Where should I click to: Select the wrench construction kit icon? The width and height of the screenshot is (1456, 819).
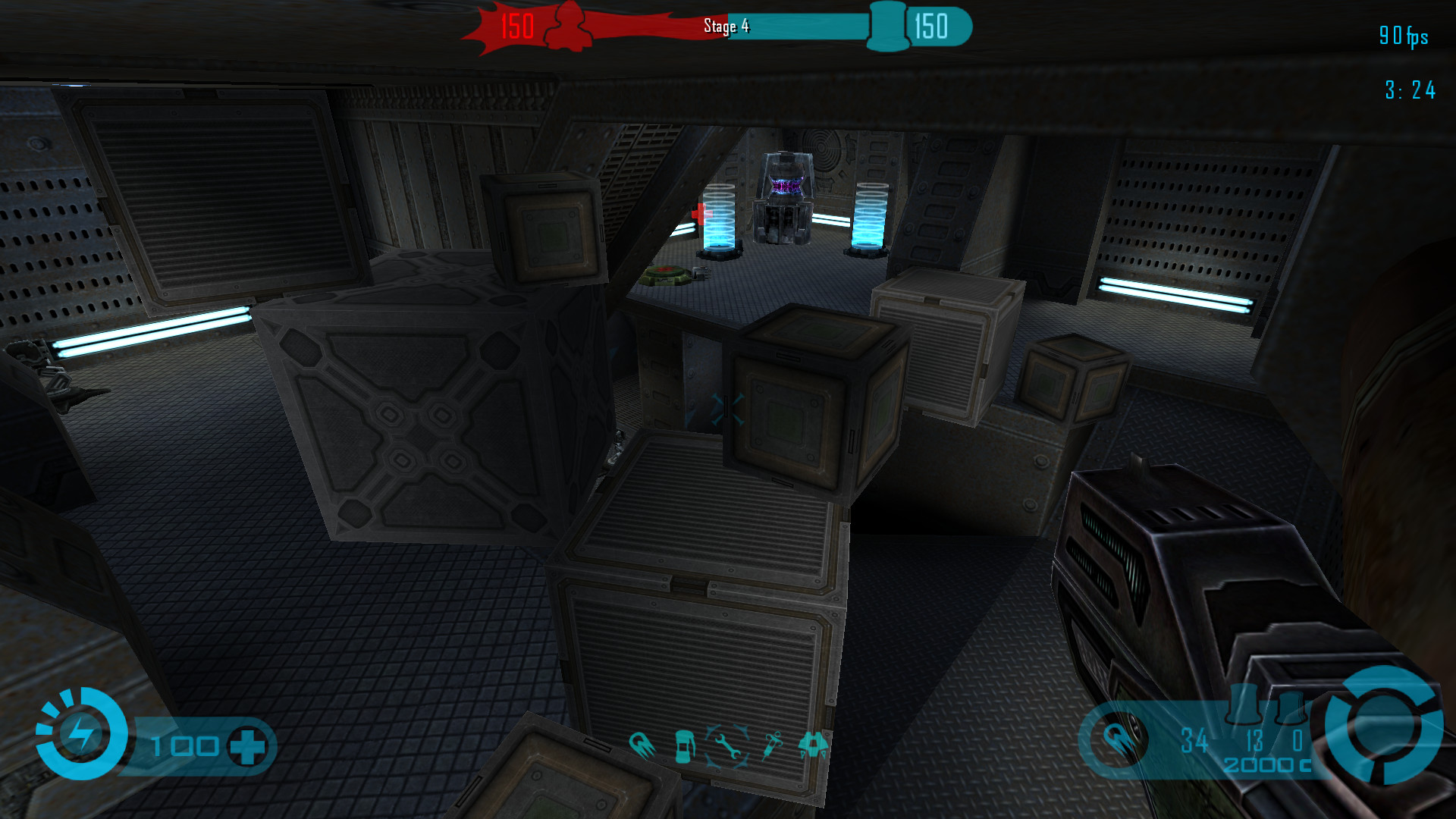[x=728, y=746]
